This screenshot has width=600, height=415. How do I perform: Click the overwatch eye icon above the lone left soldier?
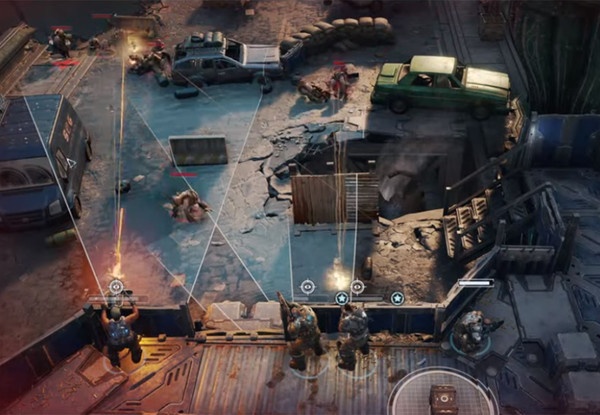(x=116, y=287)
